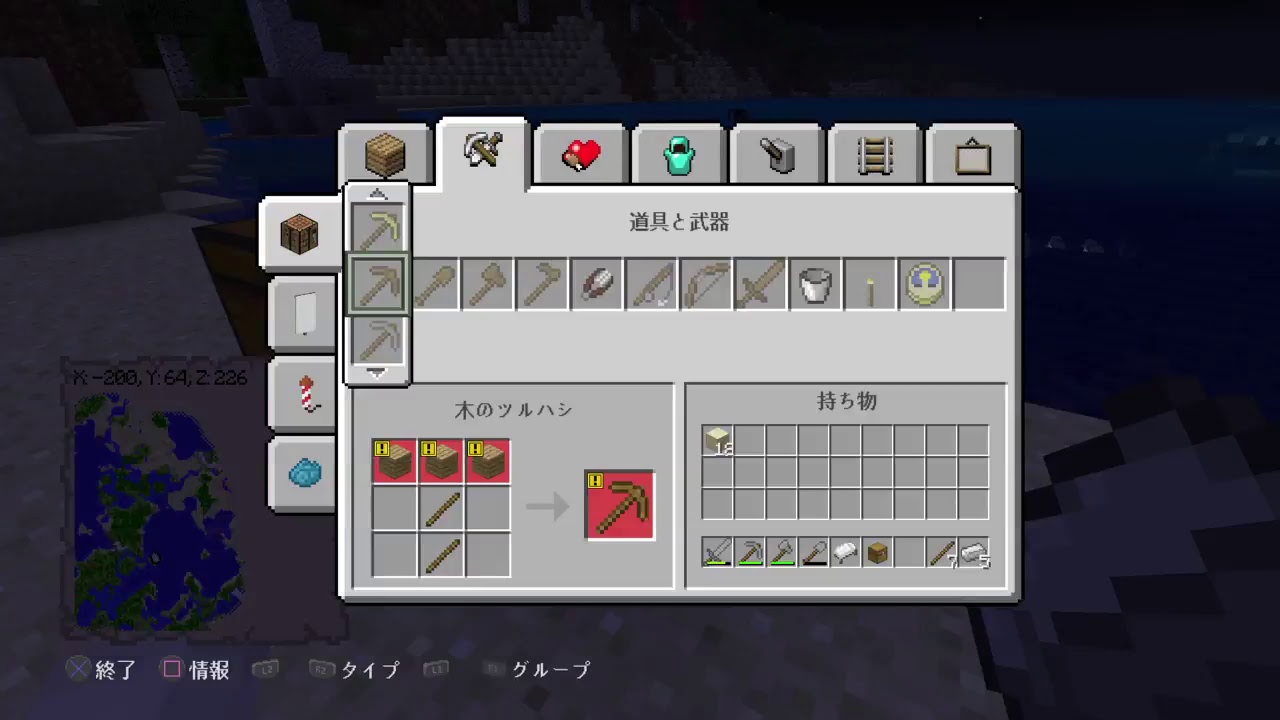Switch to the armor tab

pos(678,152)
